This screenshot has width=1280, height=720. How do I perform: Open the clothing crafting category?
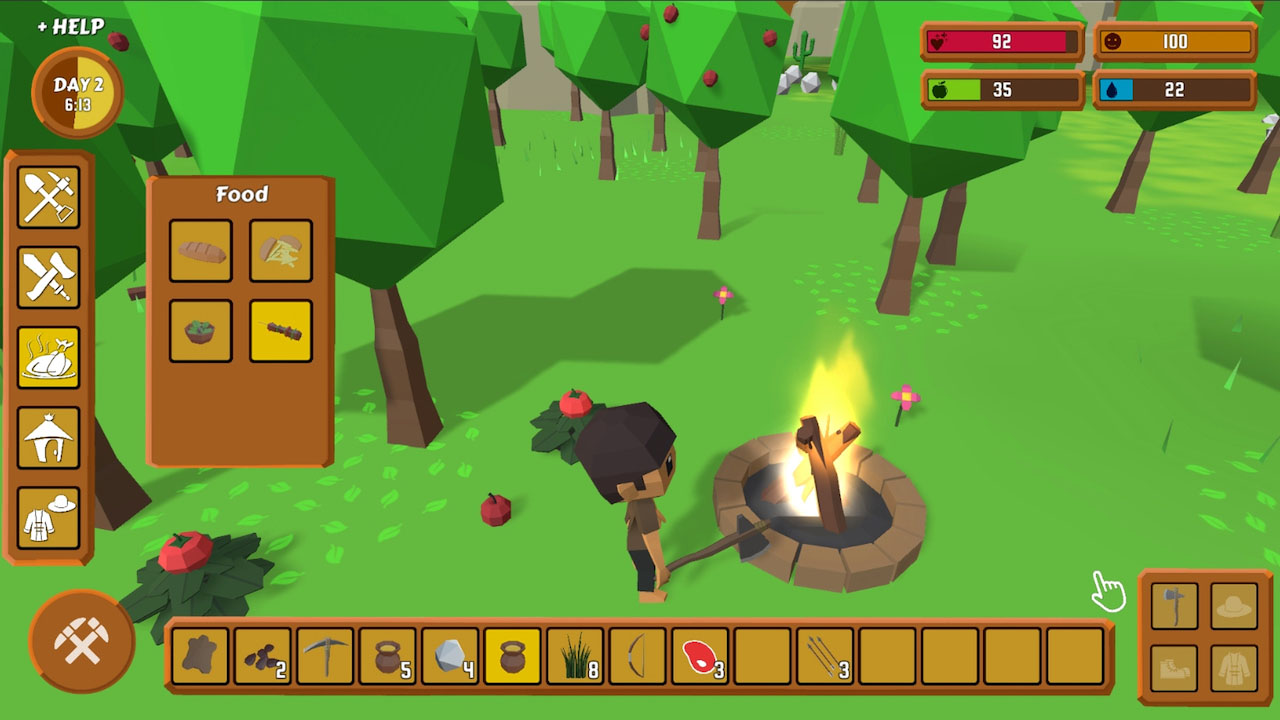(49, 517)
